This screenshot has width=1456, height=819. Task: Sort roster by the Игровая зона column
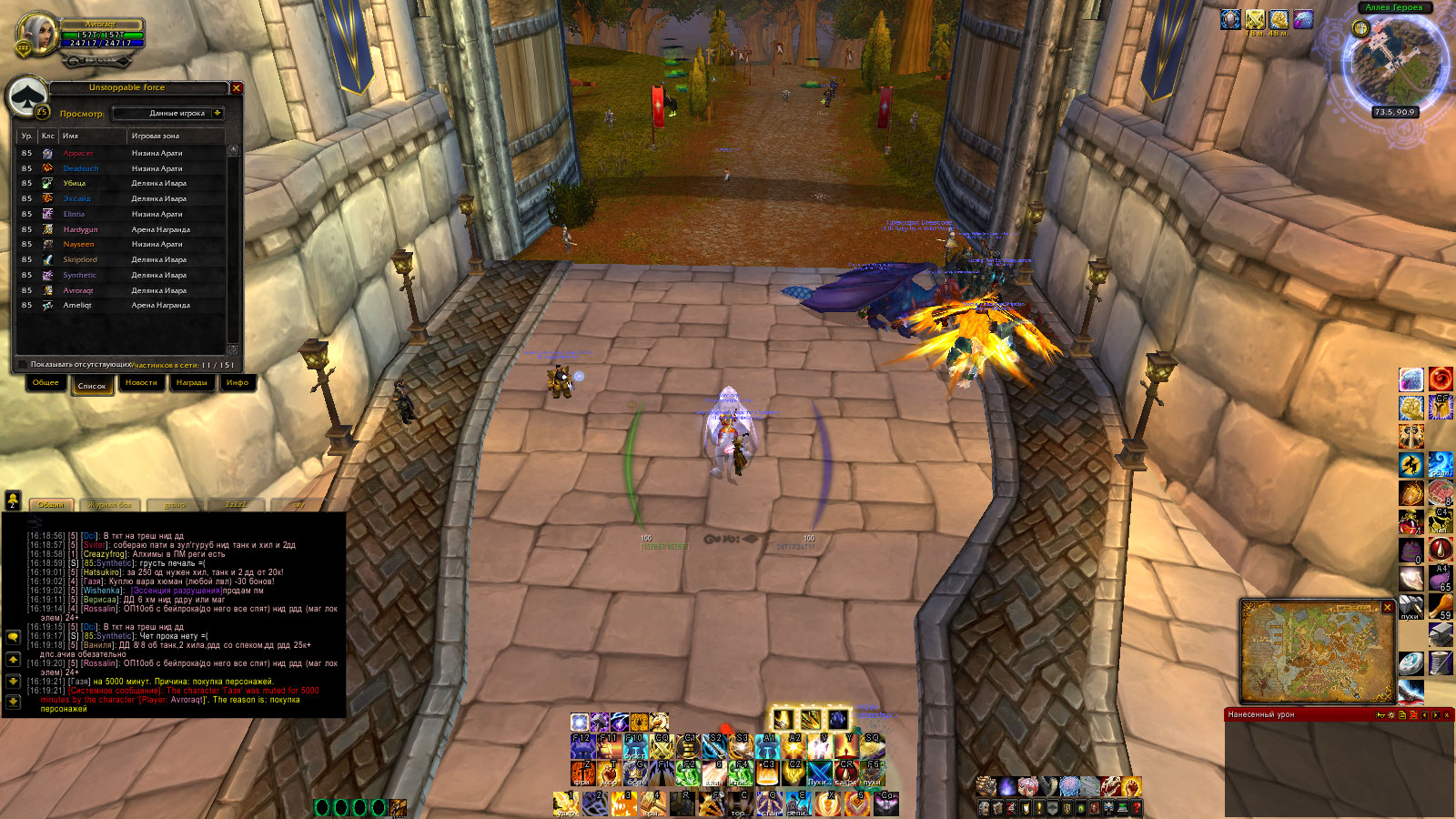click(x=173, y=136)
